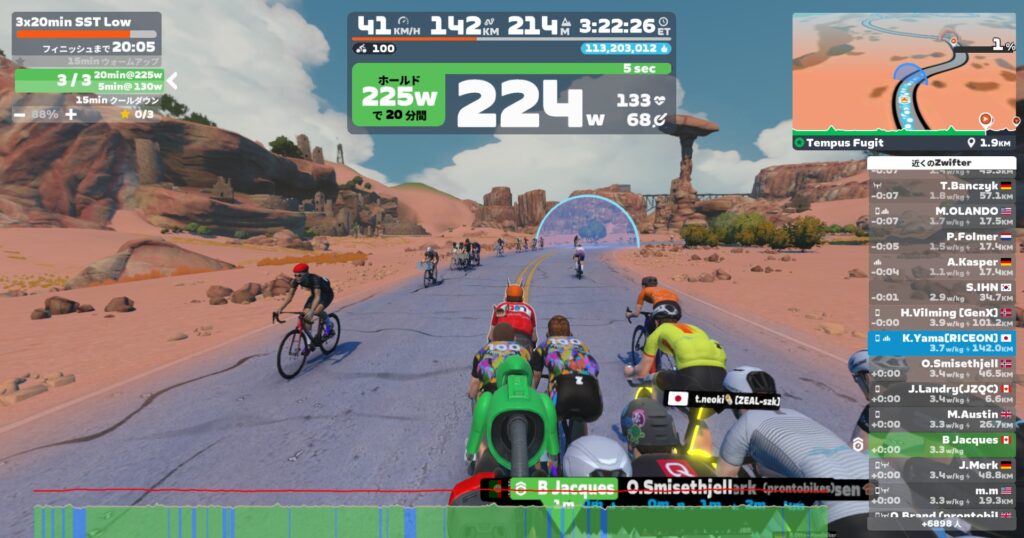
Task: Pick A.Kasper in the rider list
Action: click(941, 266)
